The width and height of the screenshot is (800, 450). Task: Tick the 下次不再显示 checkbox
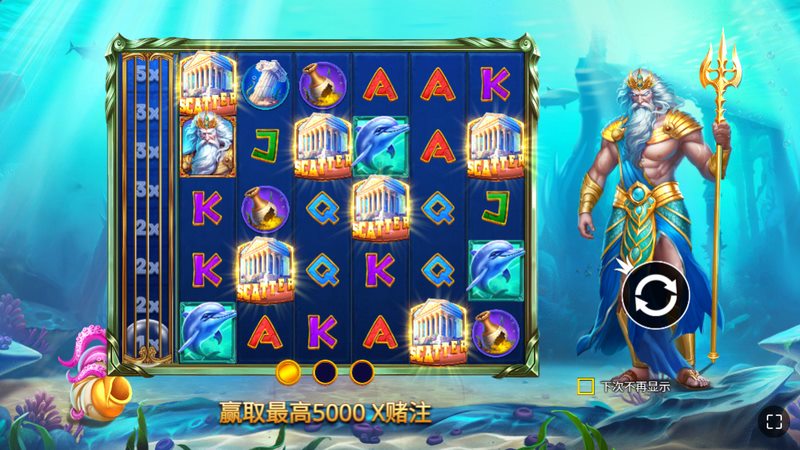point(586,385)
